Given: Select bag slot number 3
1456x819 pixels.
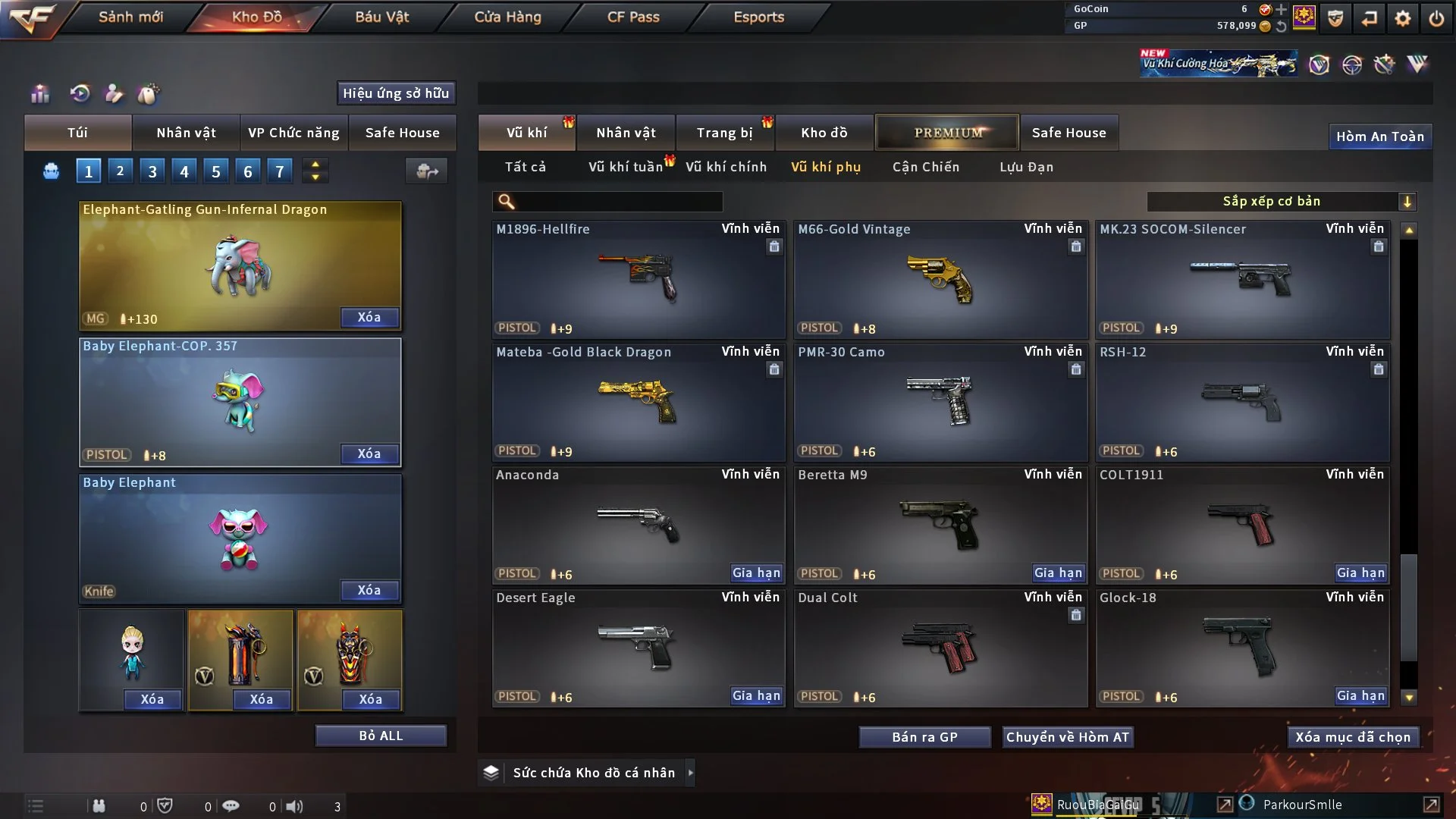Looking at the screenshot, I should (152, 171).
